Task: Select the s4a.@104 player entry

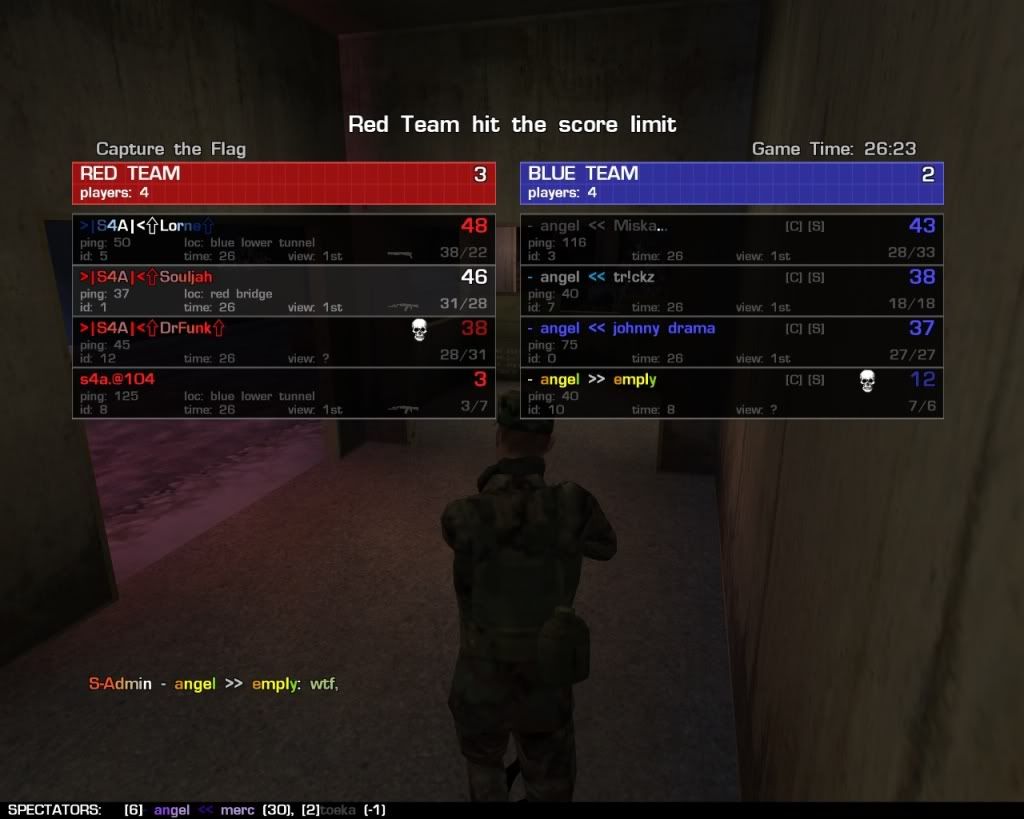Action: click(283, 393)
